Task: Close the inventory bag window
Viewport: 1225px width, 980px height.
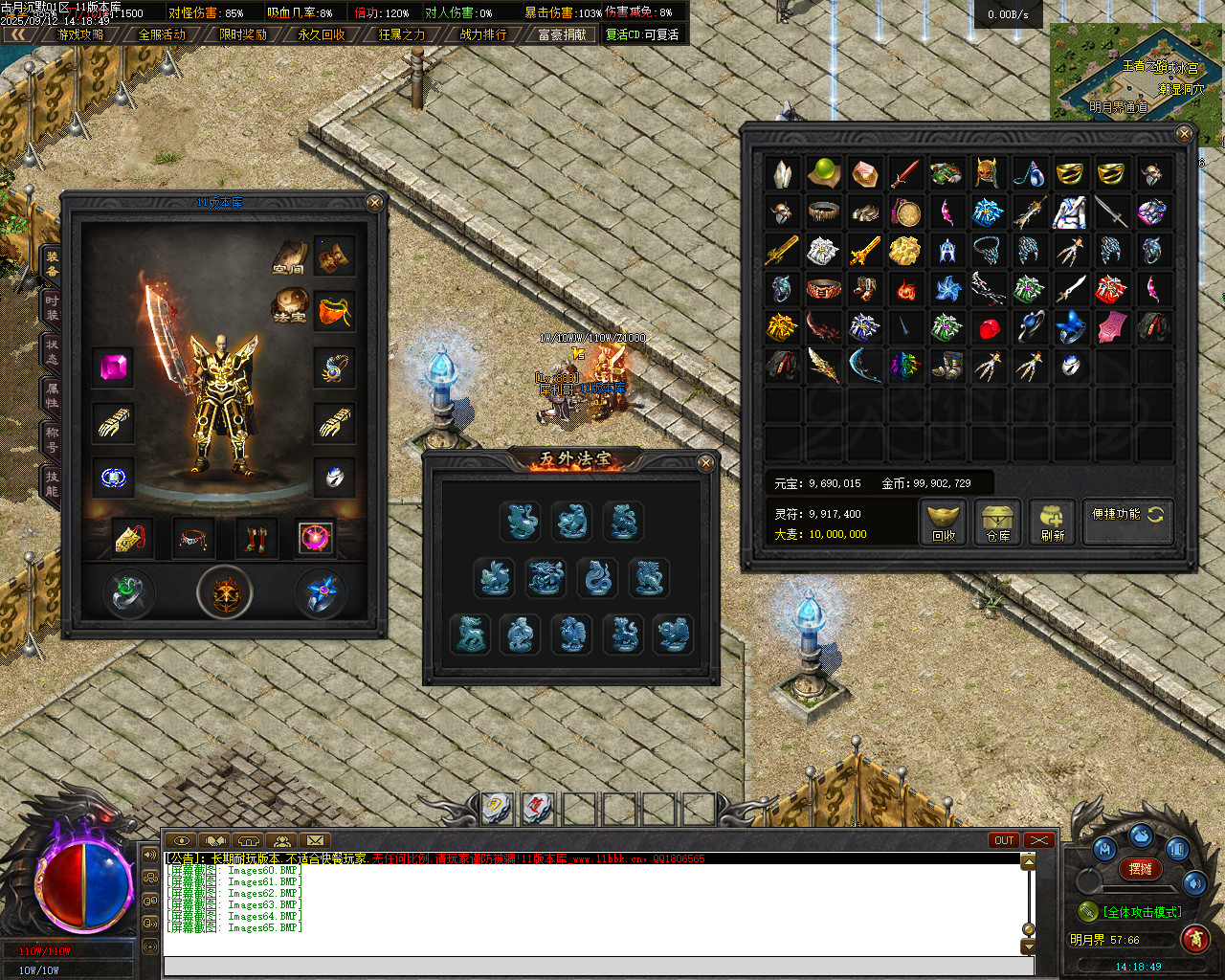Action: click(x=1184, y=134)
